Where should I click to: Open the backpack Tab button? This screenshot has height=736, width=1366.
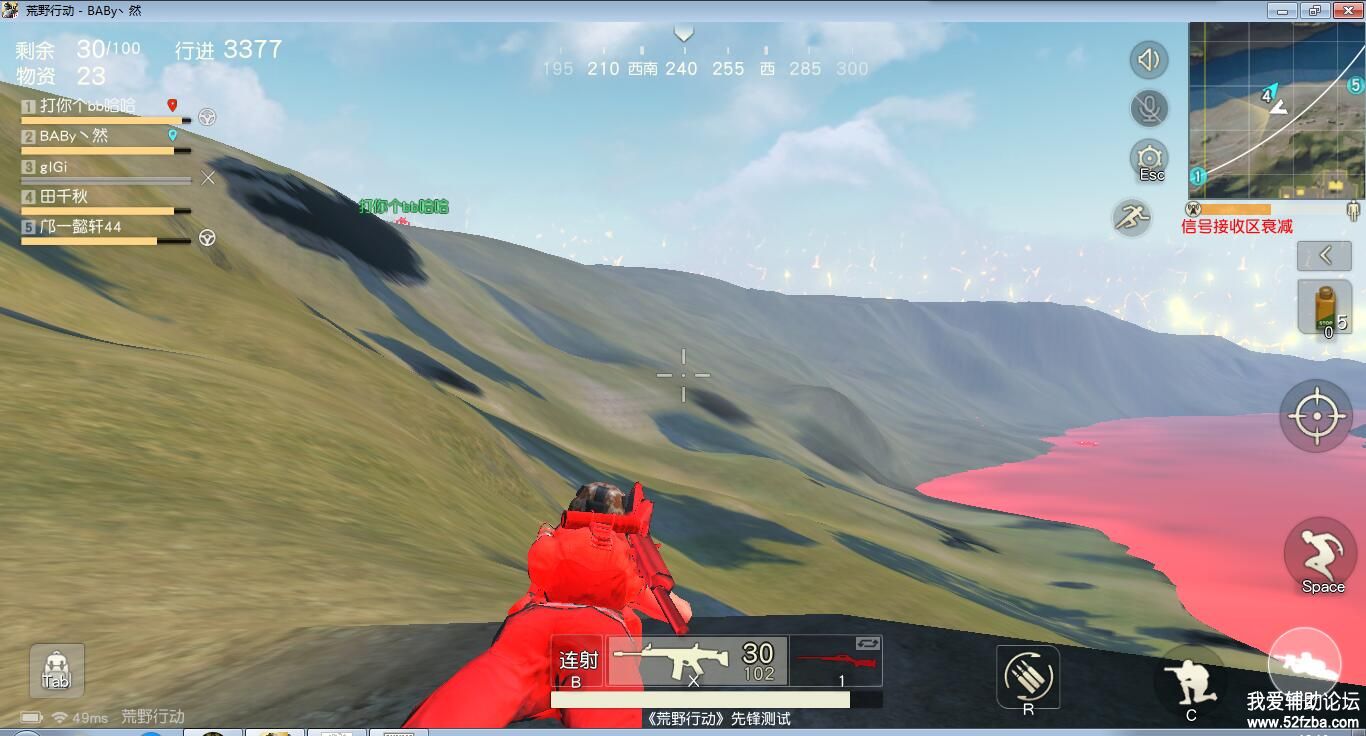[x=57, y=670]
